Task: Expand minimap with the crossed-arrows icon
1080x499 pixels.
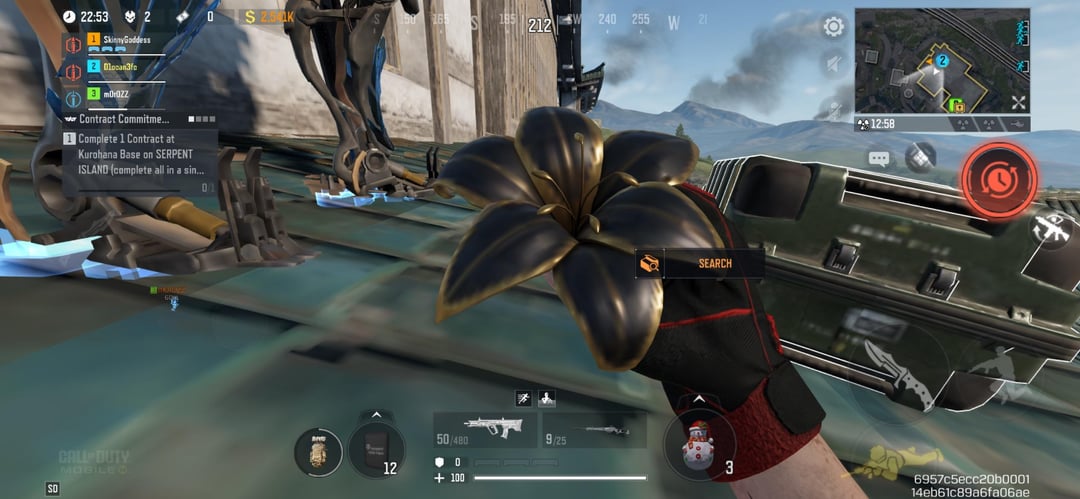Action: [x=1018, y=102]
